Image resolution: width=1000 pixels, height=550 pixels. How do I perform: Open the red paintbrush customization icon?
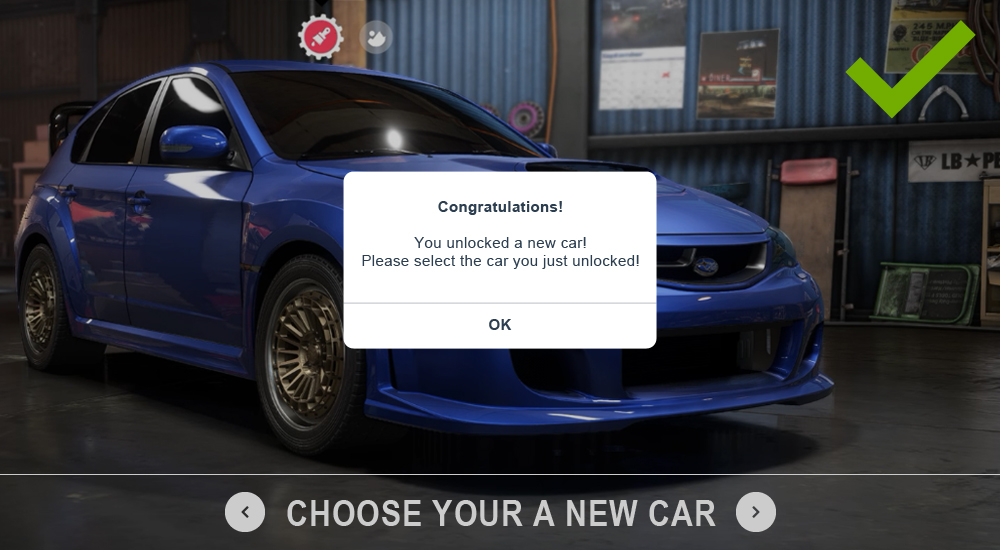click(x=321, y=38)
